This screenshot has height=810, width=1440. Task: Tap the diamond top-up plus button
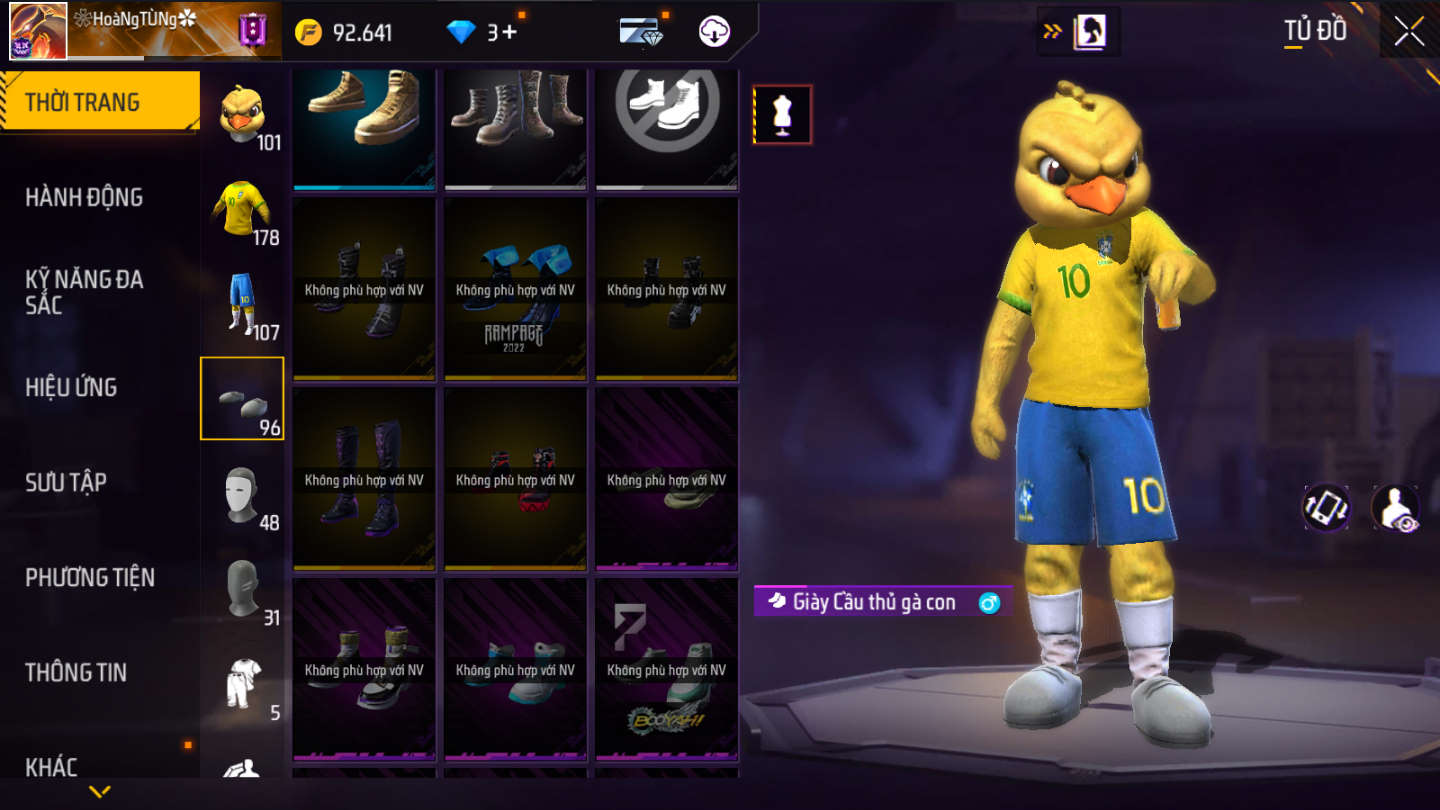click(x=509, y=32)
